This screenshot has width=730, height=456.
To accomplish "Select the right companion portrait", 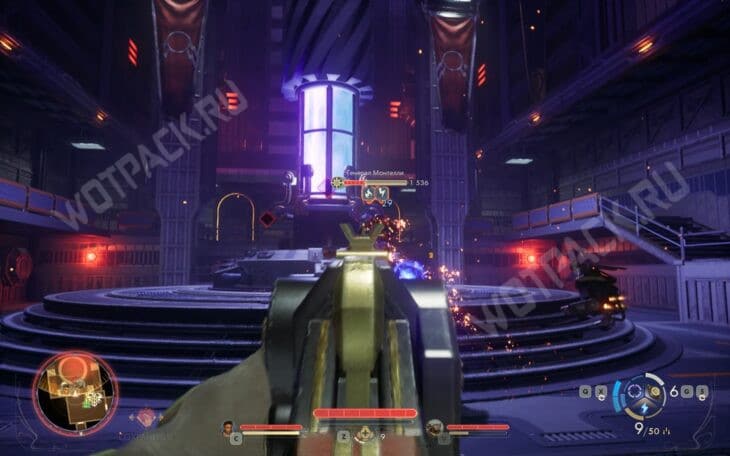I will [433, 427].
